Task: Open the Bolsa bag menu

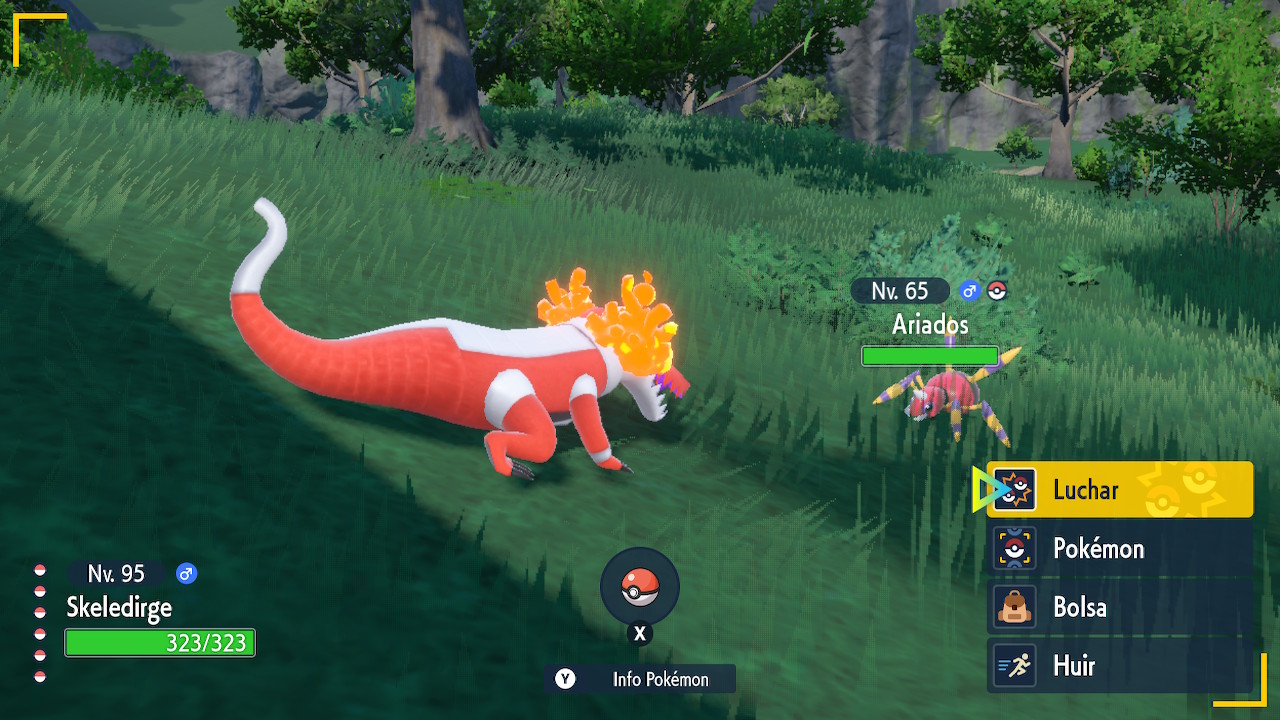Action: 1120,607
